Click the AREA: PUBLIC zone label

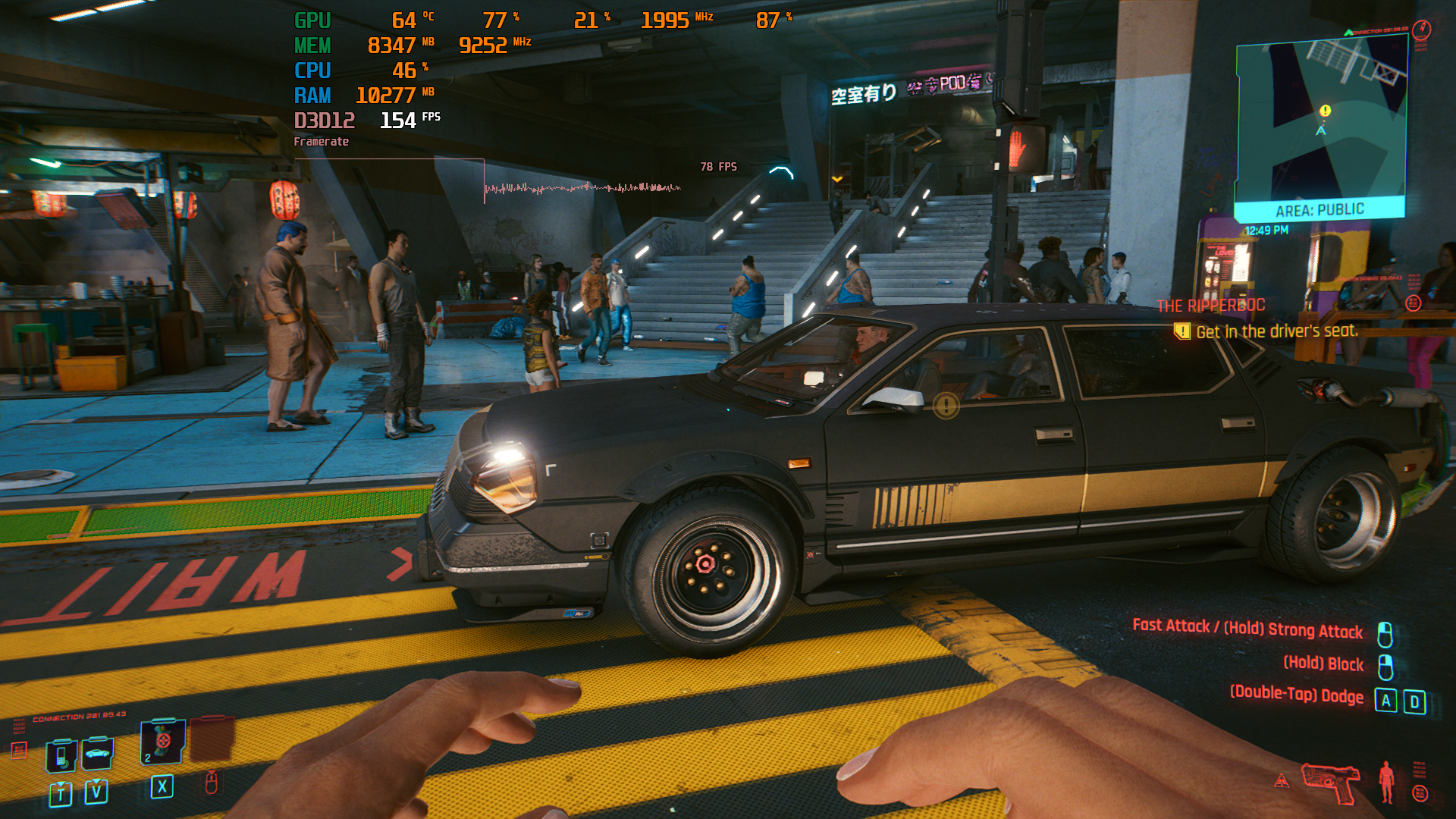[x=1319, y=210]
